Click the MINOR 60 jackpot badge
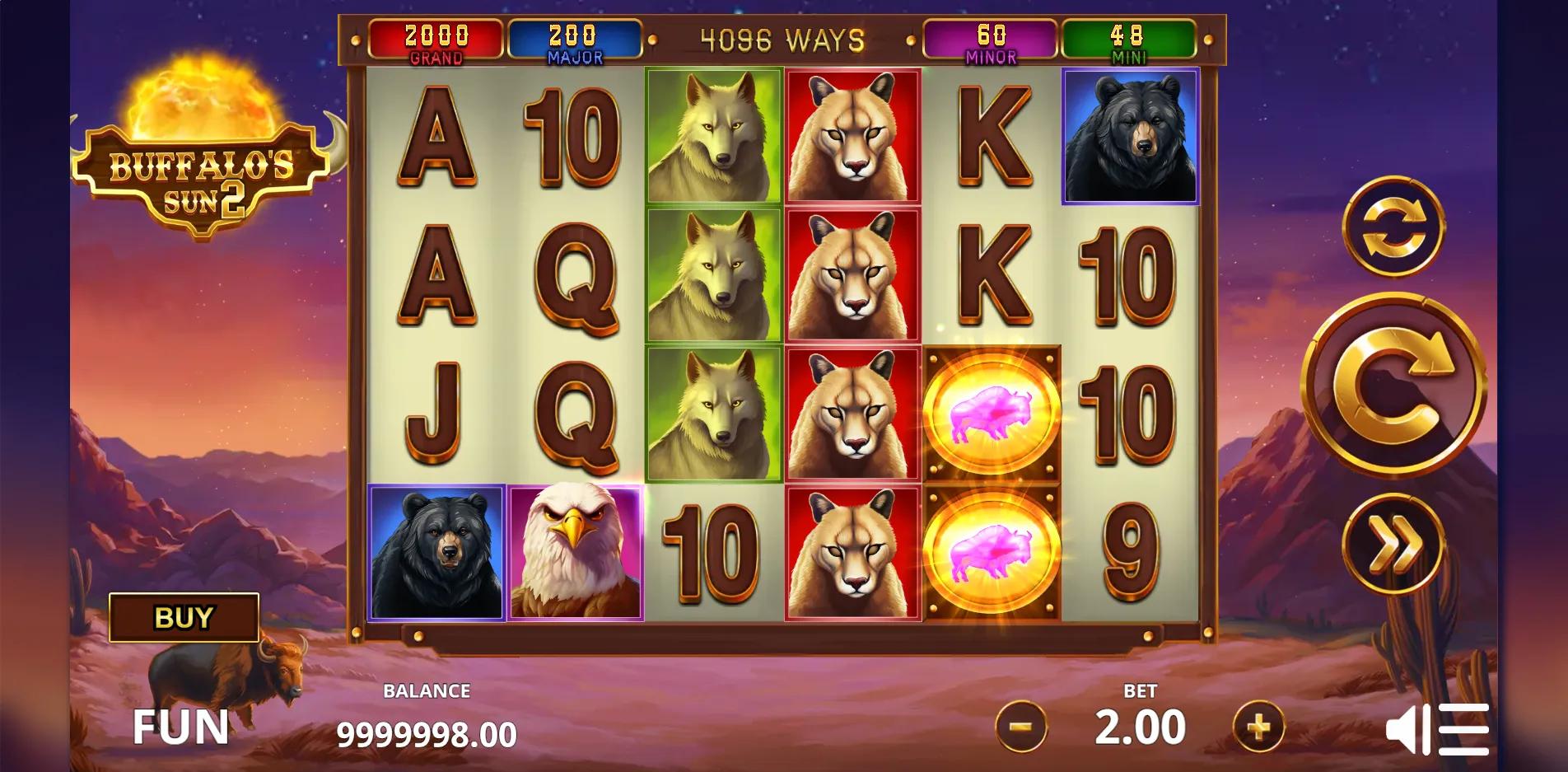The height and width of the screenshot is (772, 1568). [x=990, y=37]
